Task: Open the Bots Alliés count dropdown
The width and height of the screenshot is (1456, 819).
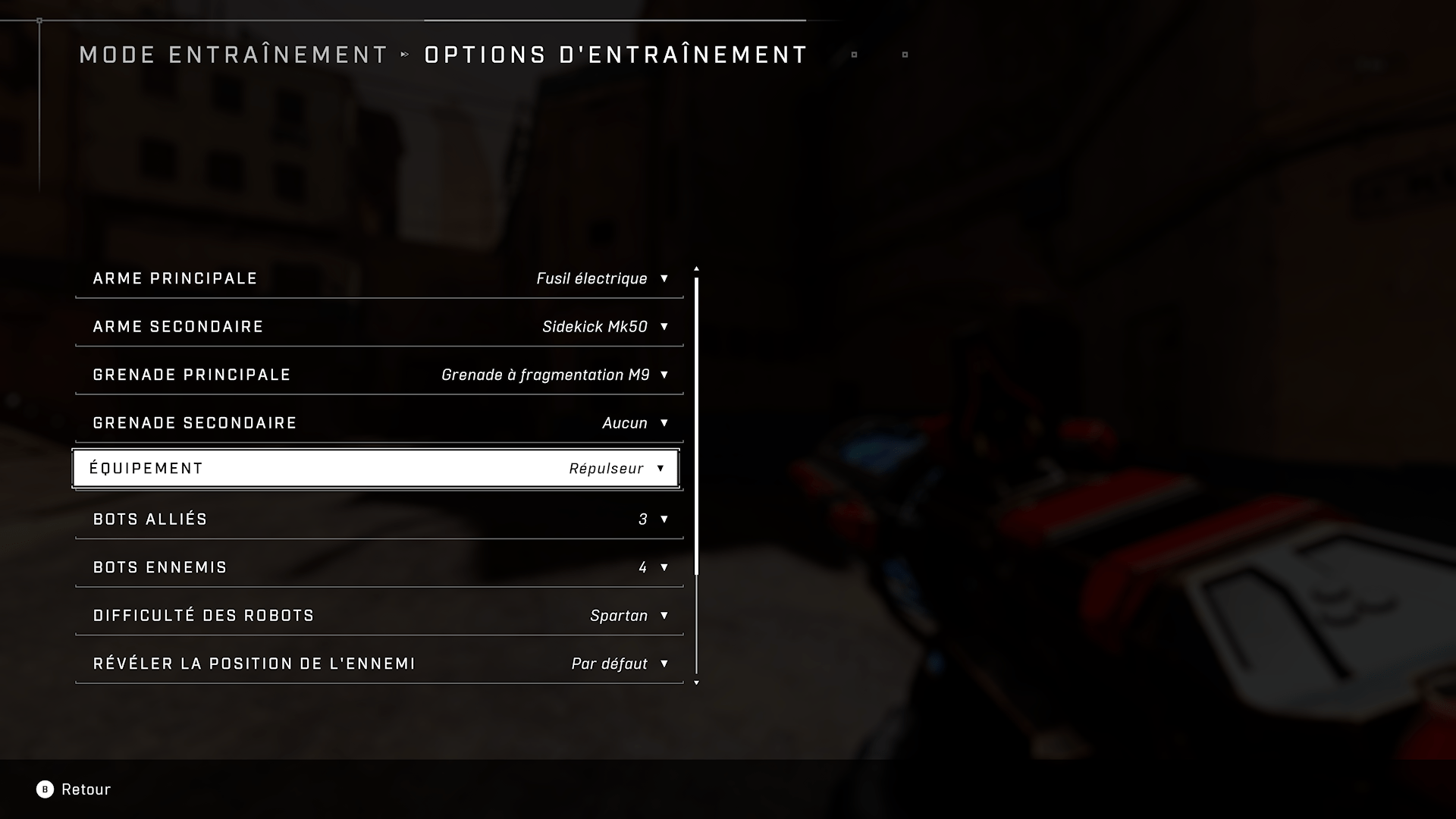Action: click(379, 519)
